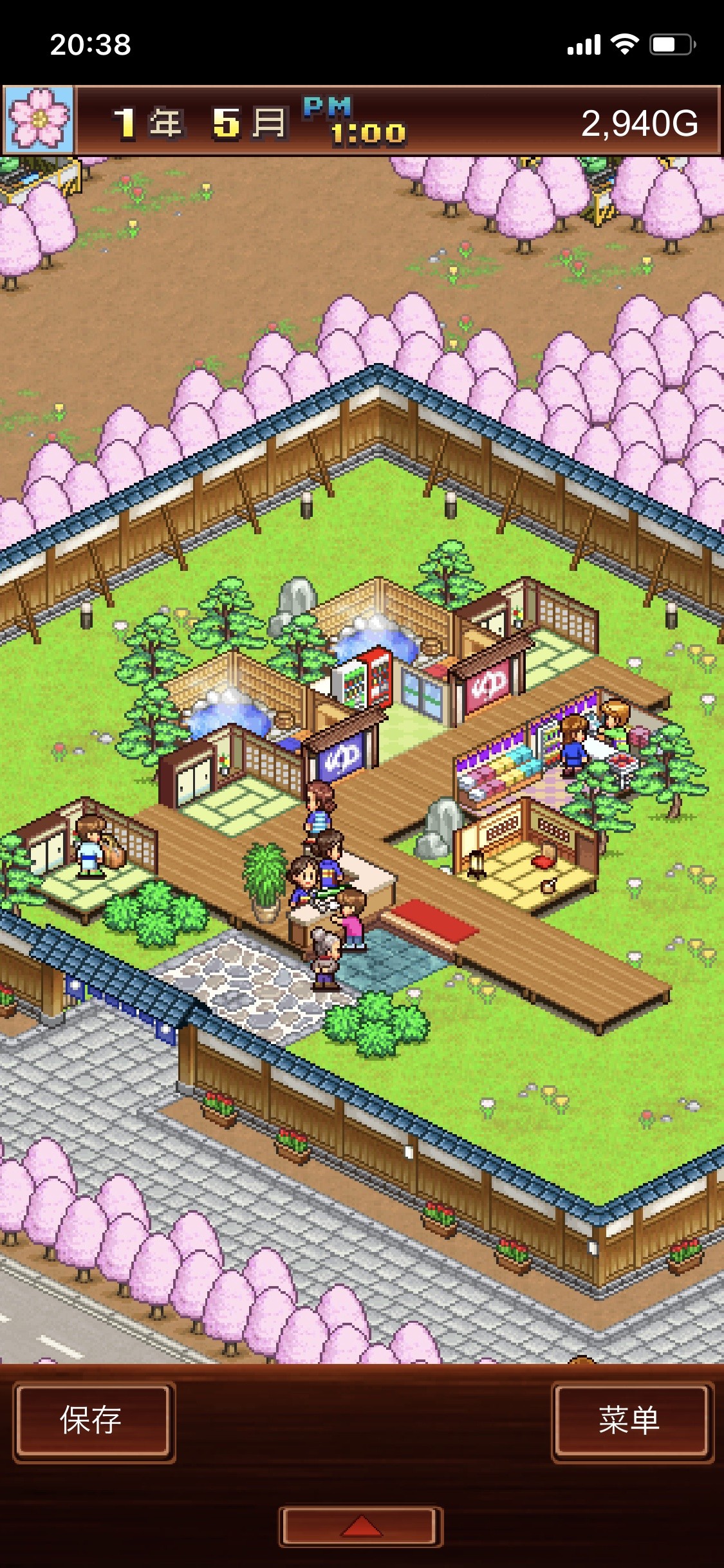
Task: Open the 菜单 menu
Action: (631, 1420)
